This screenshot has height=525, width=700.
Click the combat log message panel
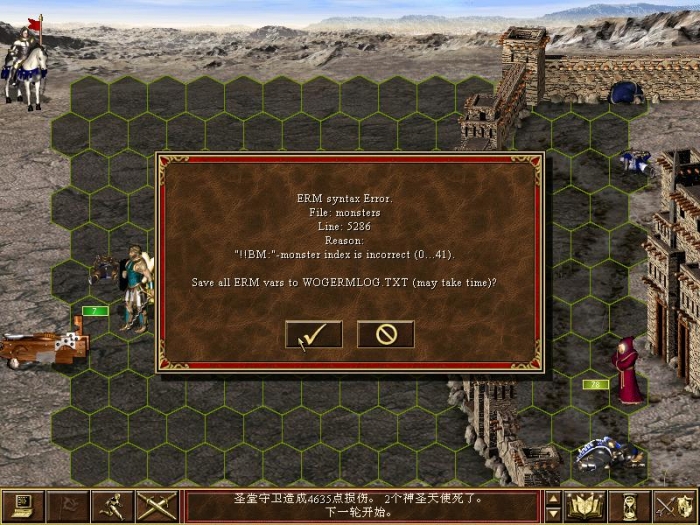coord(363,505)
